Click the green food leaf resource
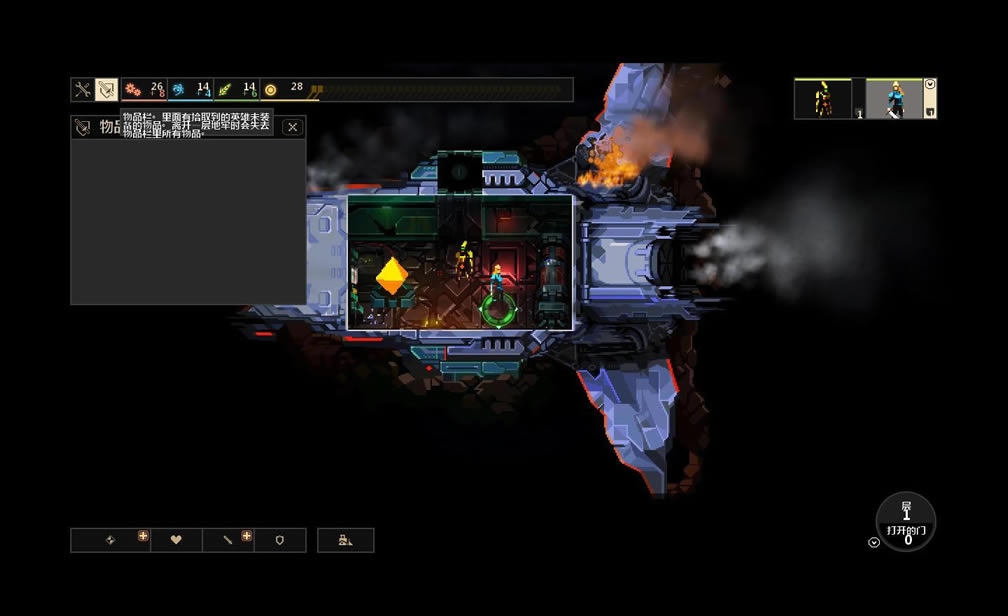 [x=224, y=90]
